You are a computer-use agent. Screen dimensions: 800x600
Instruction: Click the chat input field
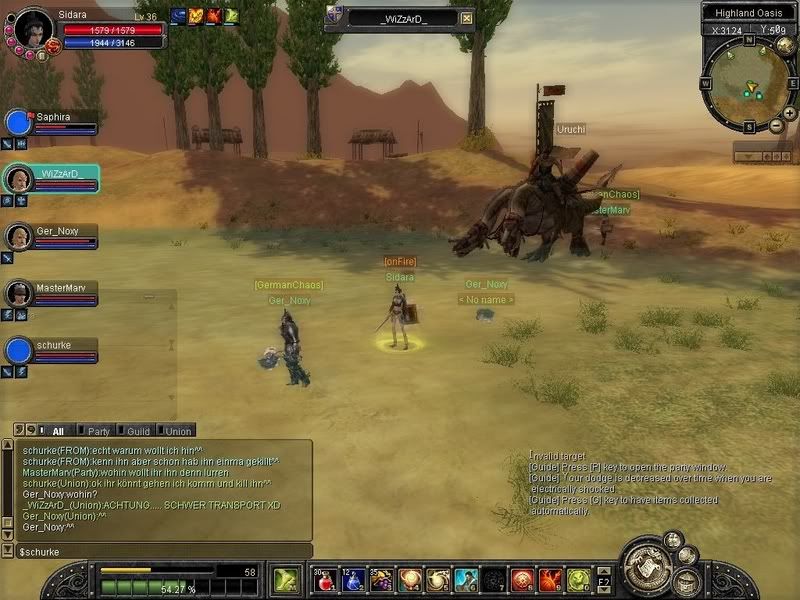[x=160, y=551]
